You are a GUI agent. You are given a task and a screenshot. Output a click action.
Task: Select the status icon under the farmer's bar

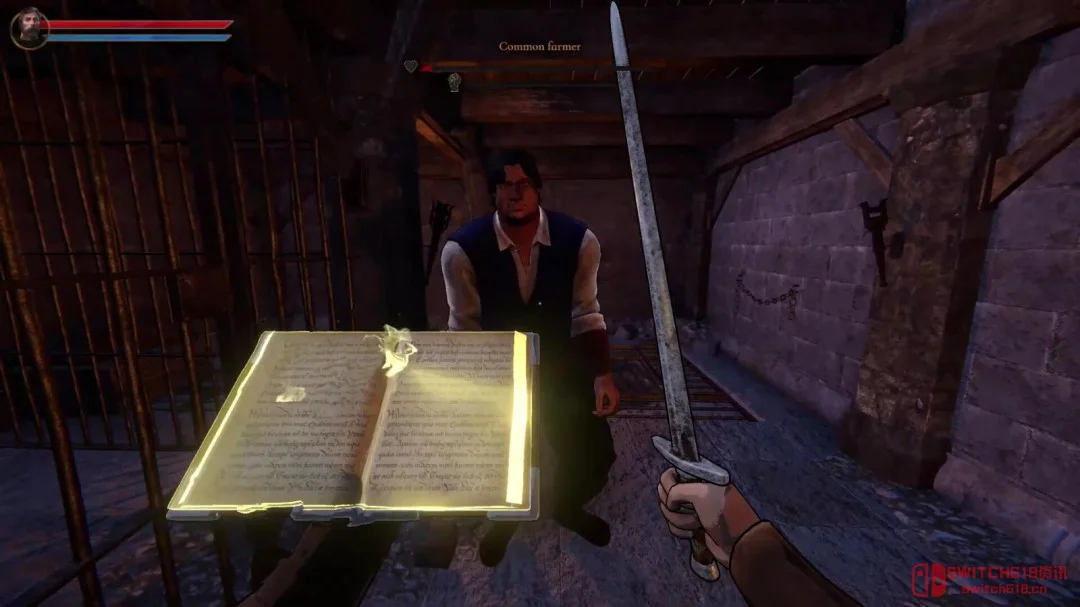pos(454,82)
